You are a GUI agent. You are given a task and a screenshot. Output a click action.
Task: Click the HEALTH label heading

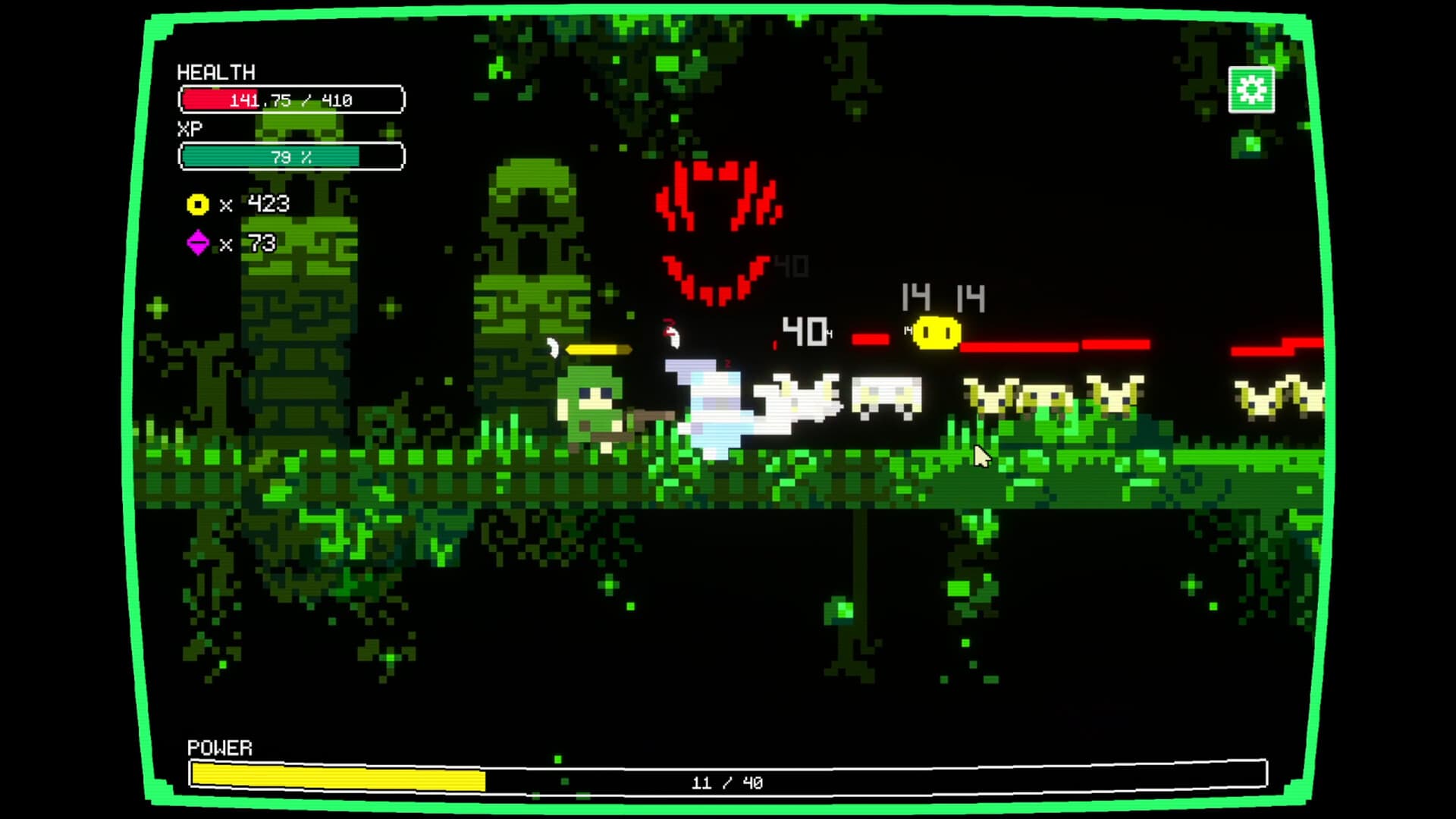click(x=216, y=74)
